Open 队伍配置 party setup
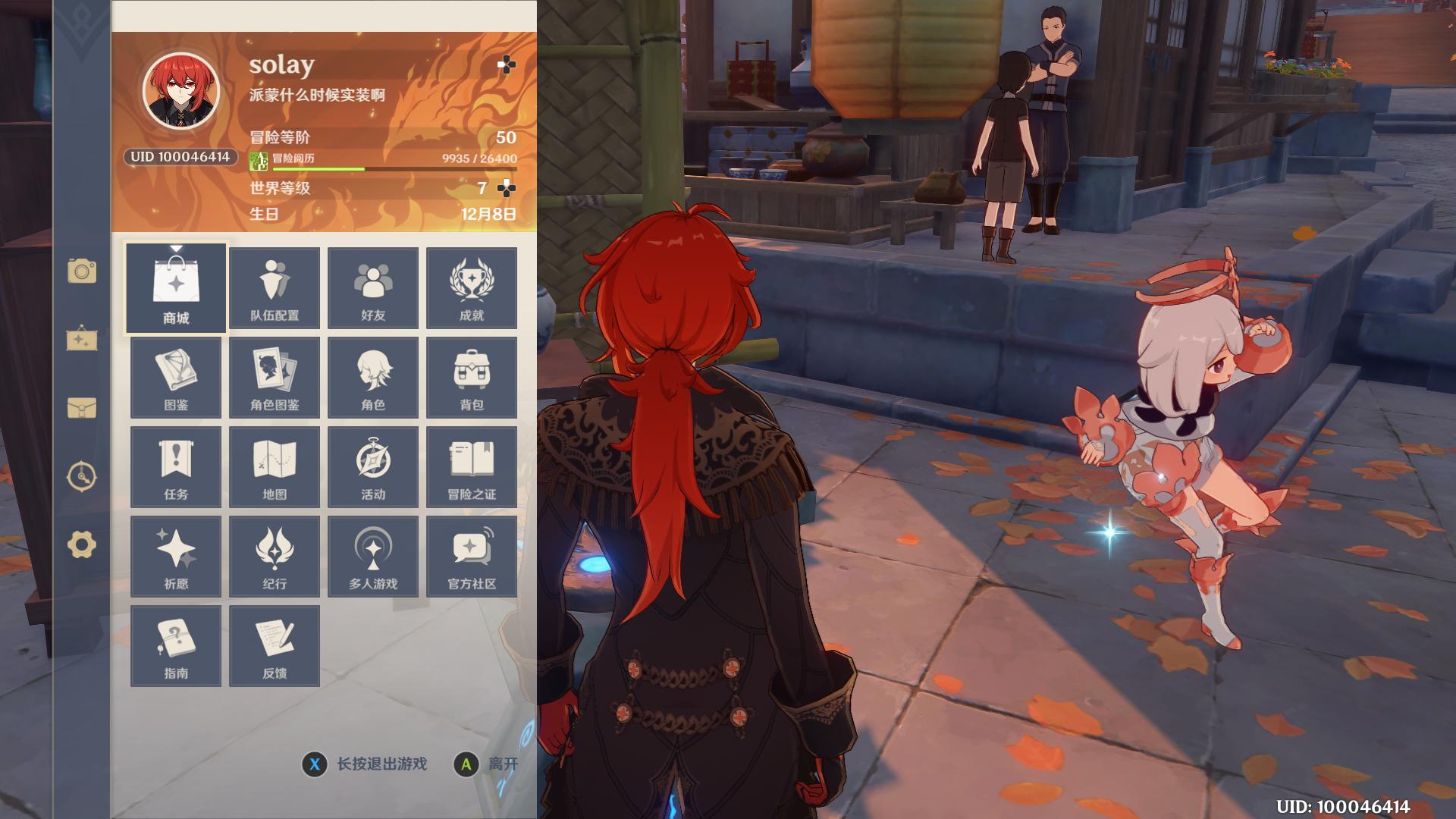This screenshot has width=1456, height=819. click(275, 288)
